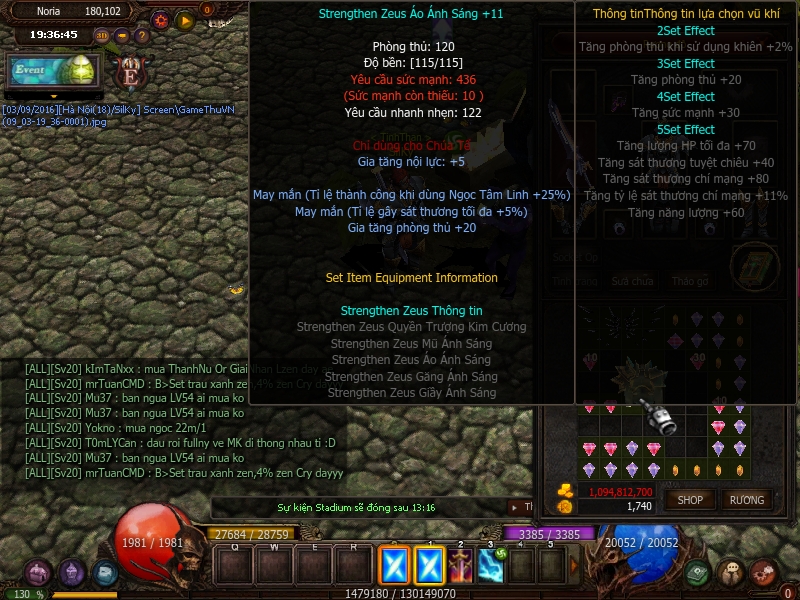Open the green book icon

pyautogui.click(x=698, y=573)
